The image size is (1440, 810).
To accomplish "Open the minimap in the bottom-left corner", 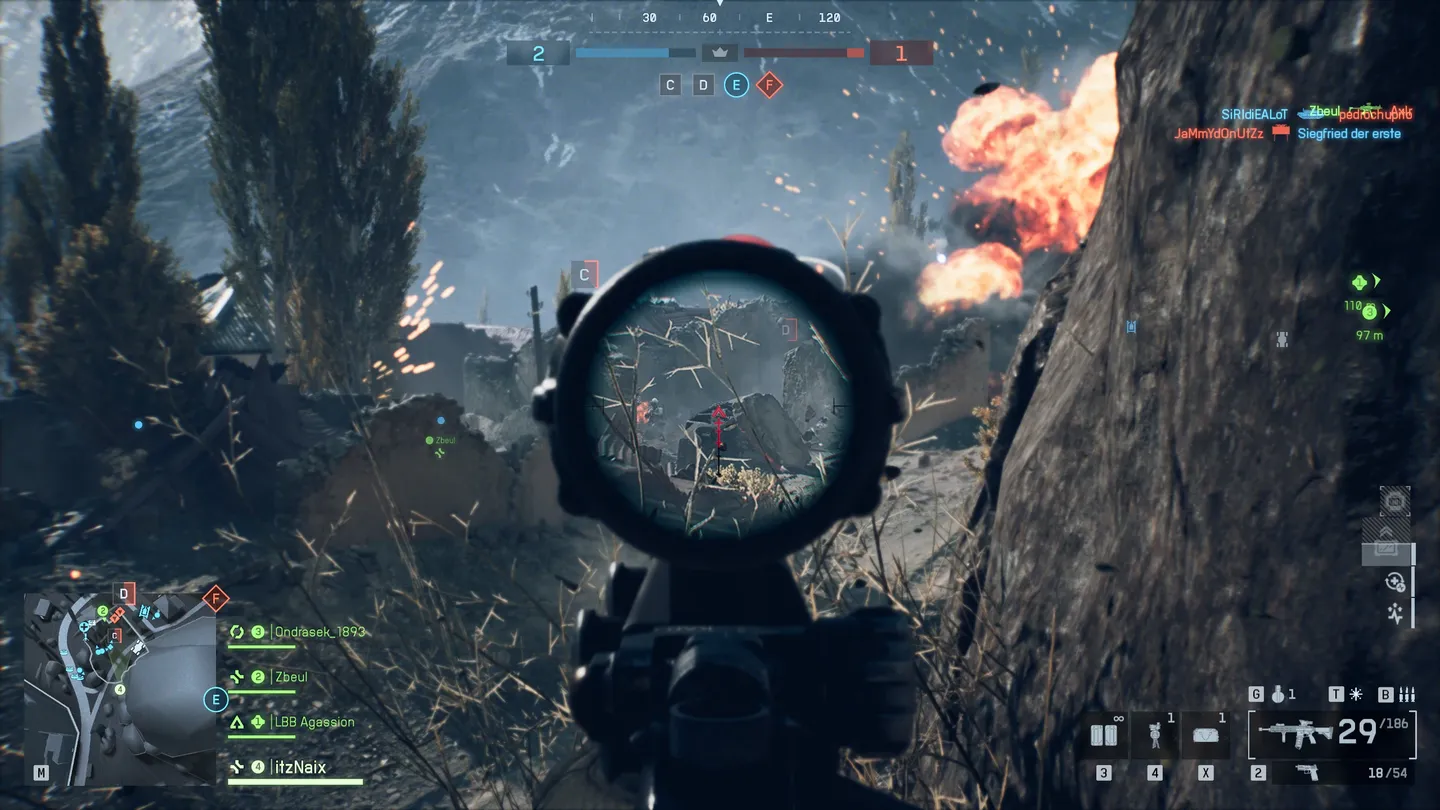I will point(120,688).
